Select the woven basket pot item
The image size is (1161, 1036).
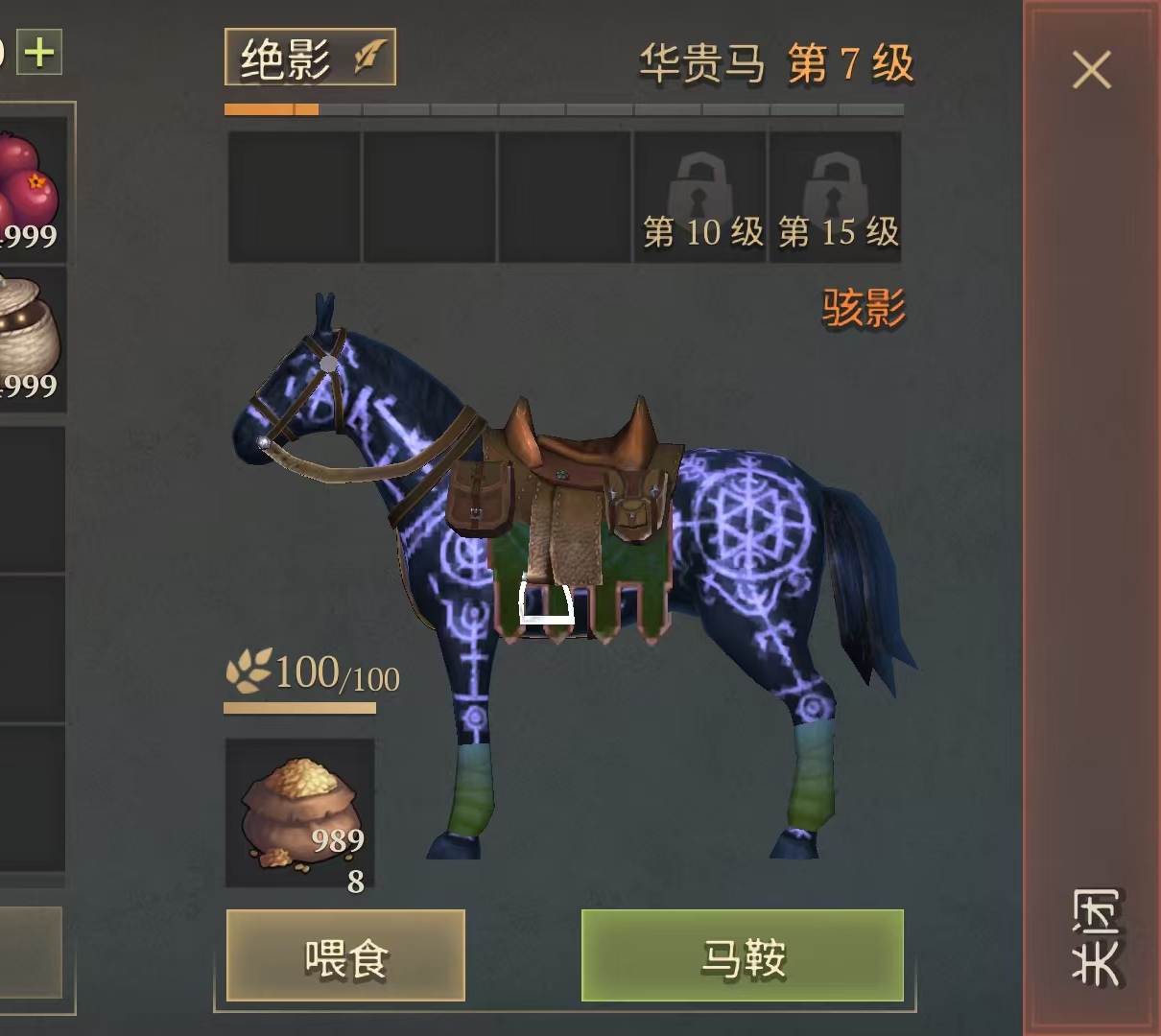point(29,336)
